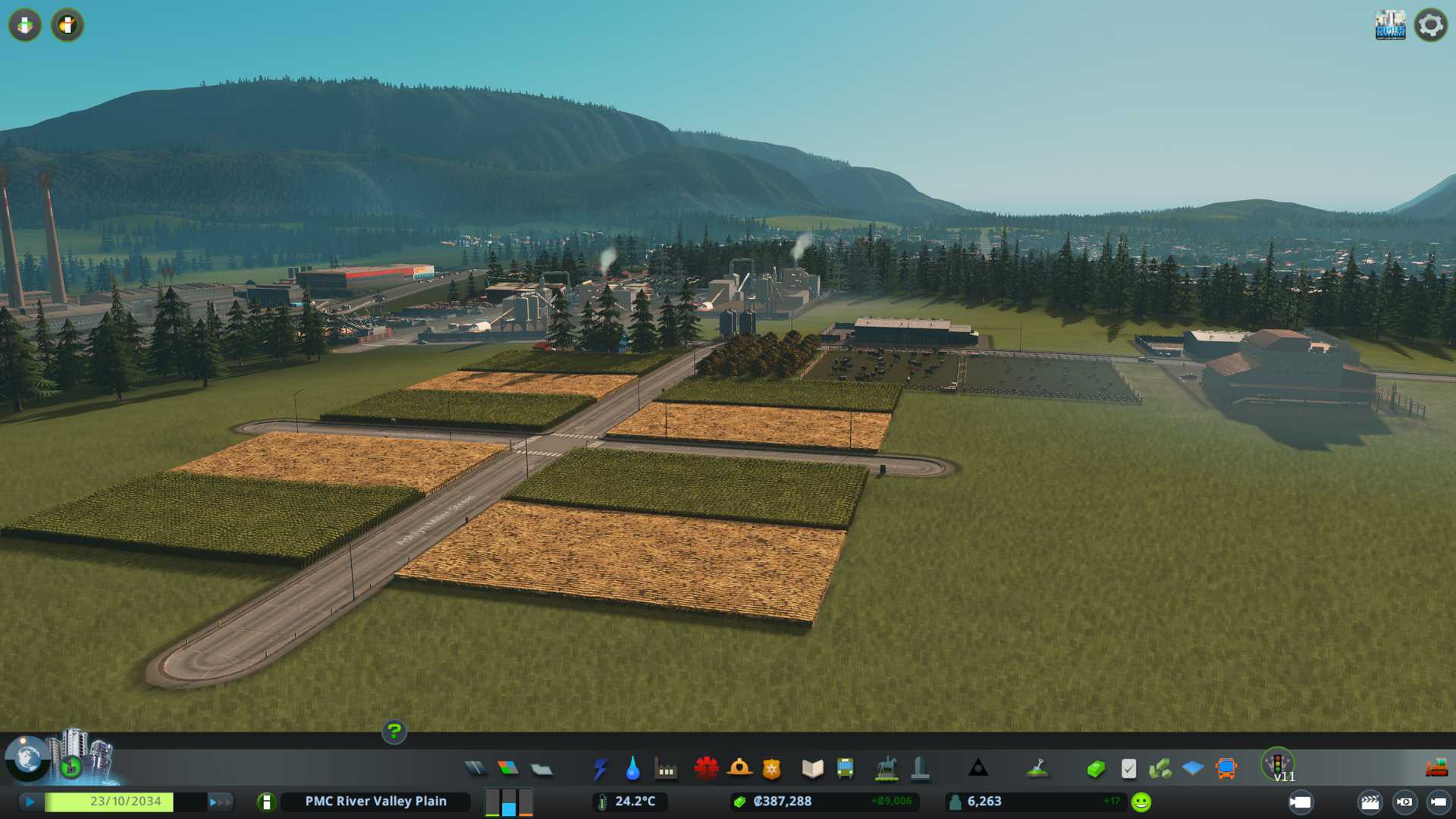The width and height of the screenshot is (1456, 819).
Task: Open the Parks statue menu
Action: click(886, 769)
